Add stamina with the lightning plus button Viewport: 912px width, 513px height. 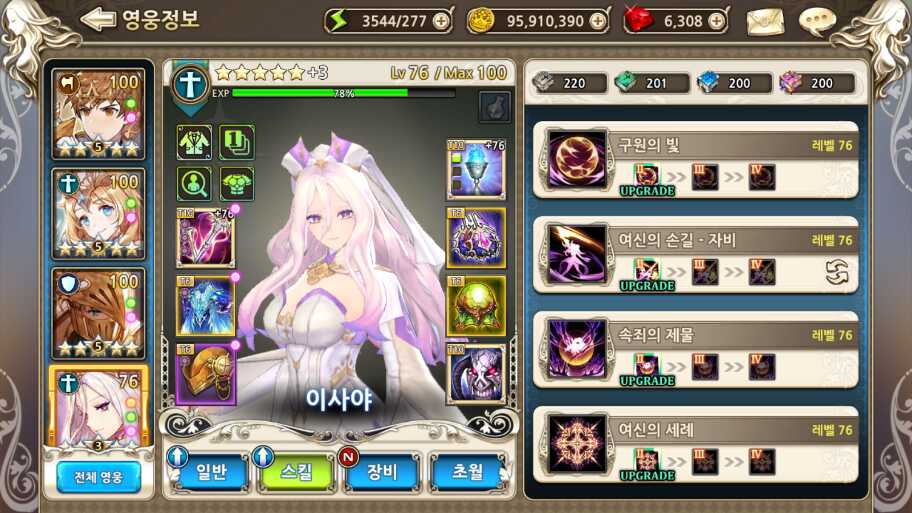tap(441, 21)
